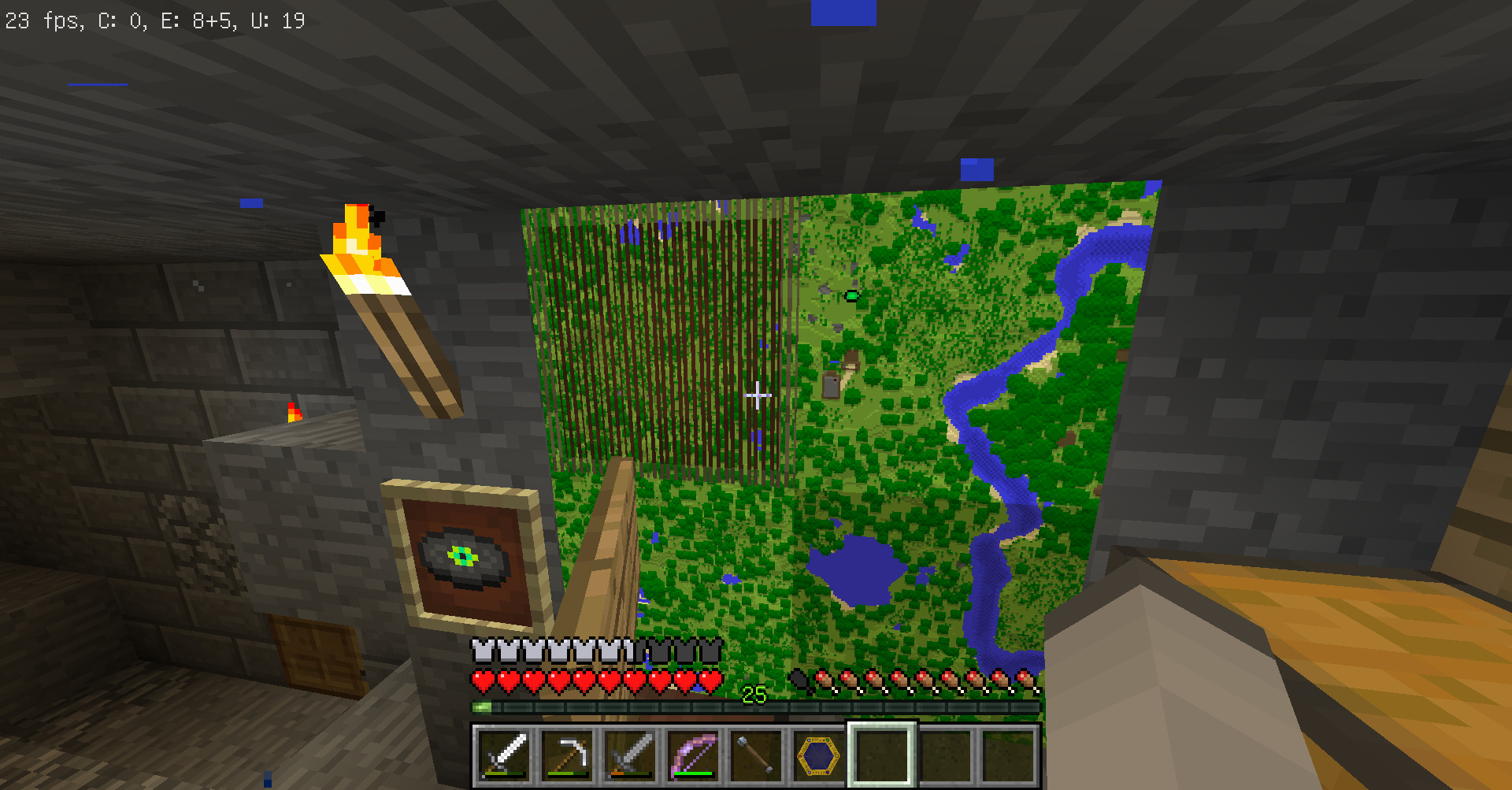Select the bright white iron sword slot
Screen dimensions: 1512x790
click(504, 755)
